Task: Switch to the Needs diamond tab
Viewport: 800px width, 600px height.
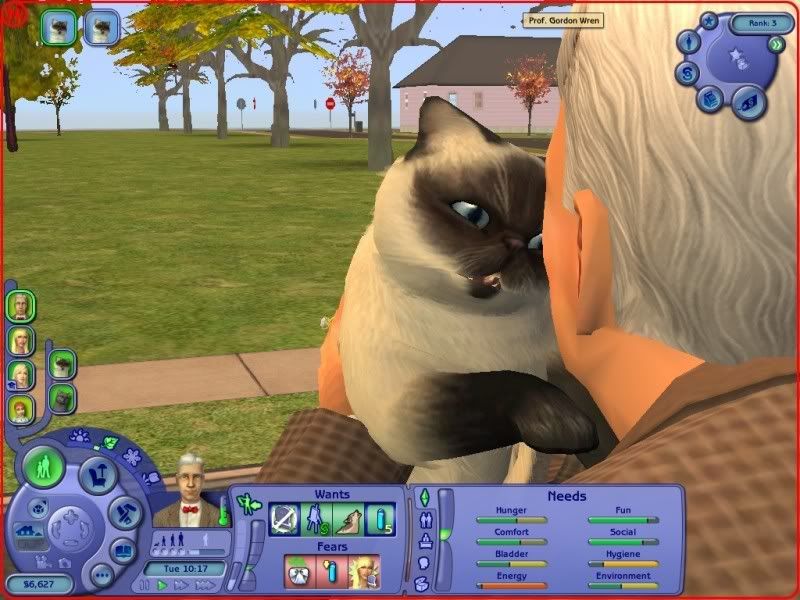Action: point(423,497)
